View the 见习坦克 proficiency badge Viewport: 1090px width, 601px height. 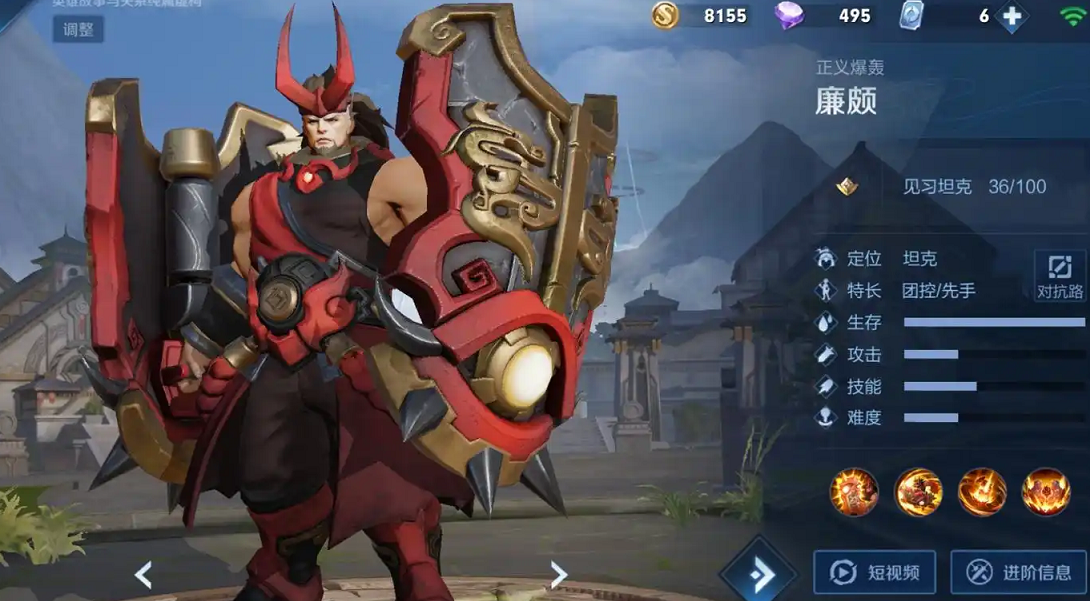(x=847, y=187)
